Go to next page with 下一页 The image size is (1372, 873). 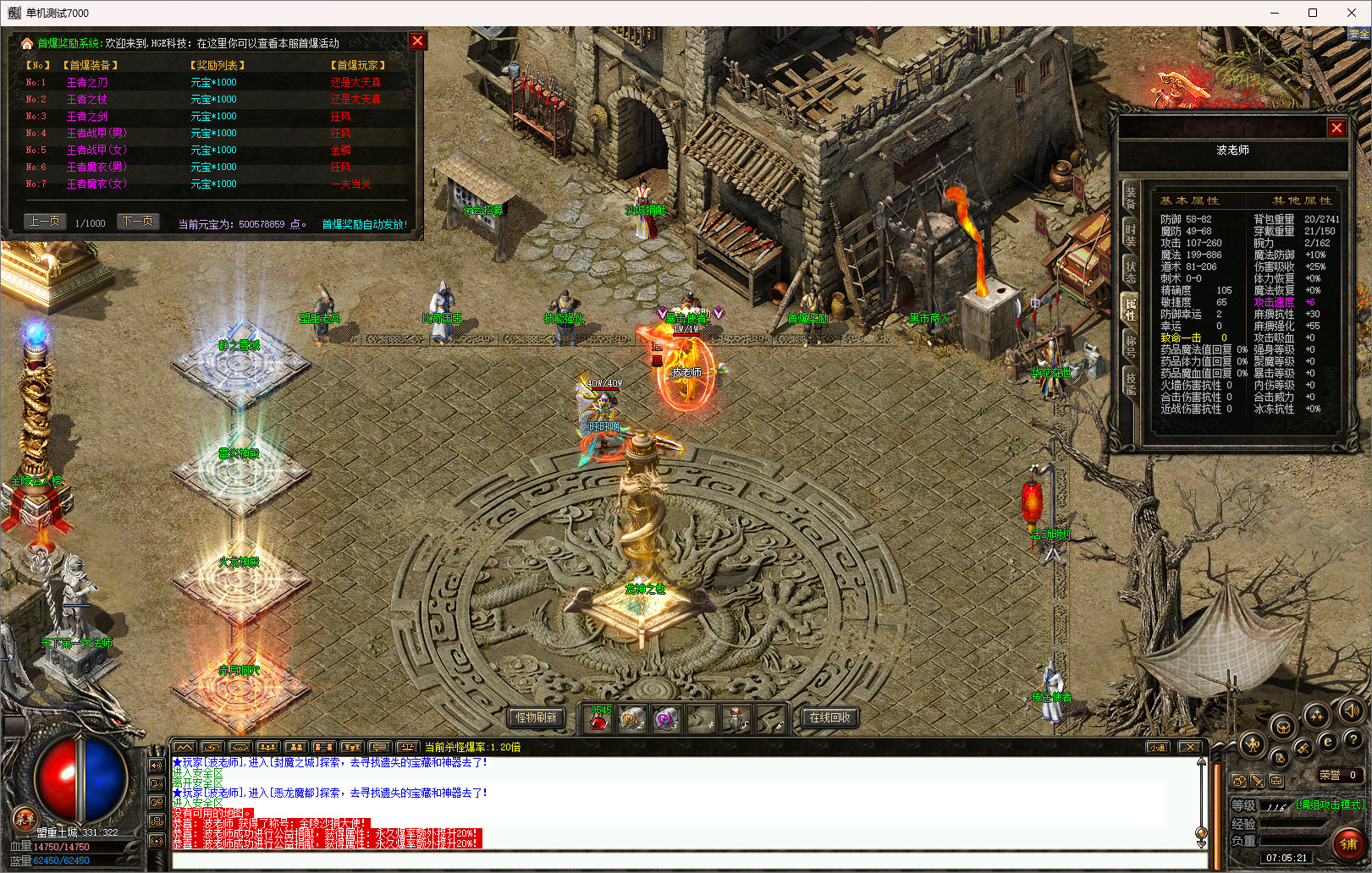(x=137, y=222)
